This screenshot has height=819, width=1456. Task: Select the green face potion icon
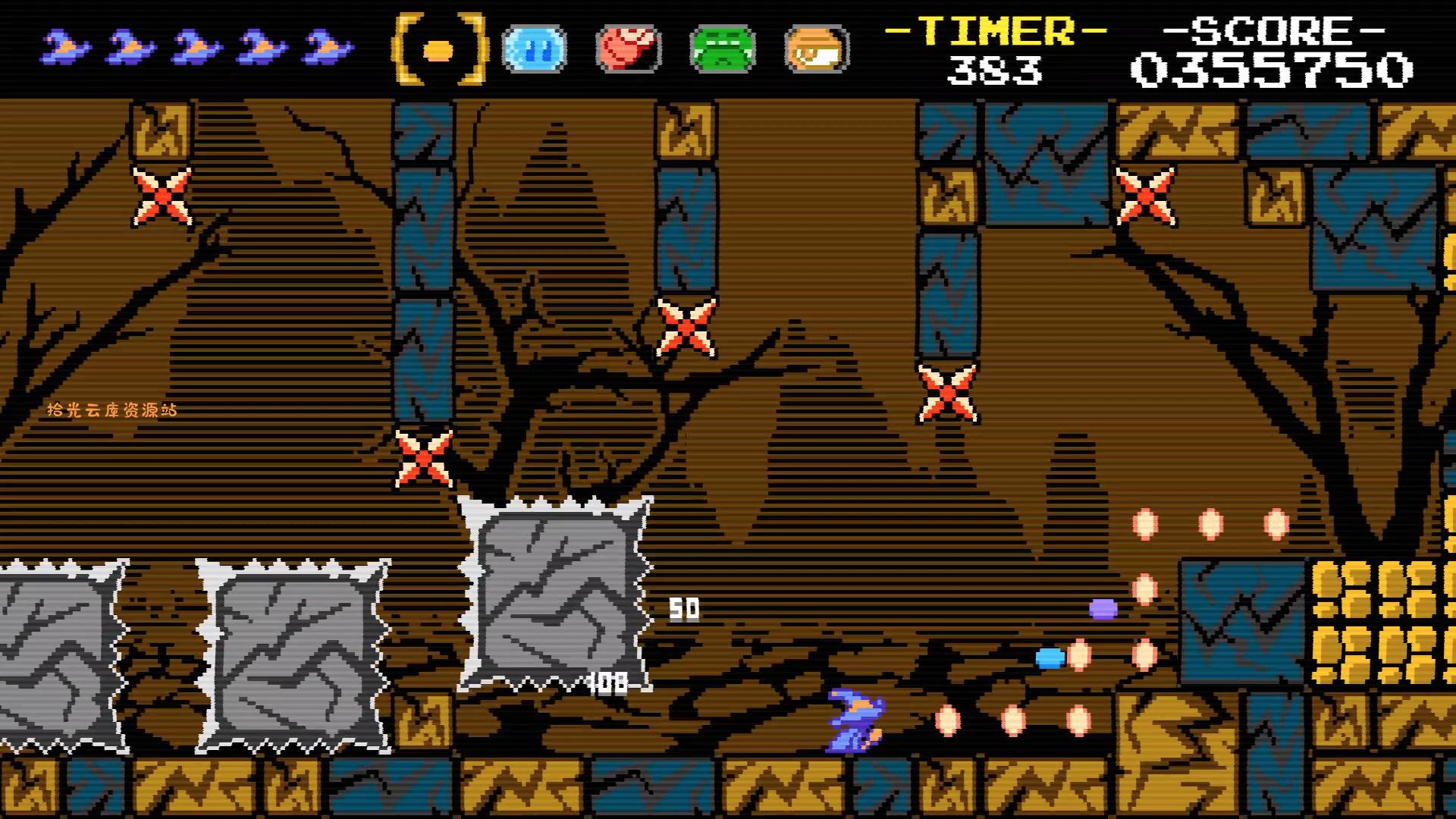coord(722,49)
